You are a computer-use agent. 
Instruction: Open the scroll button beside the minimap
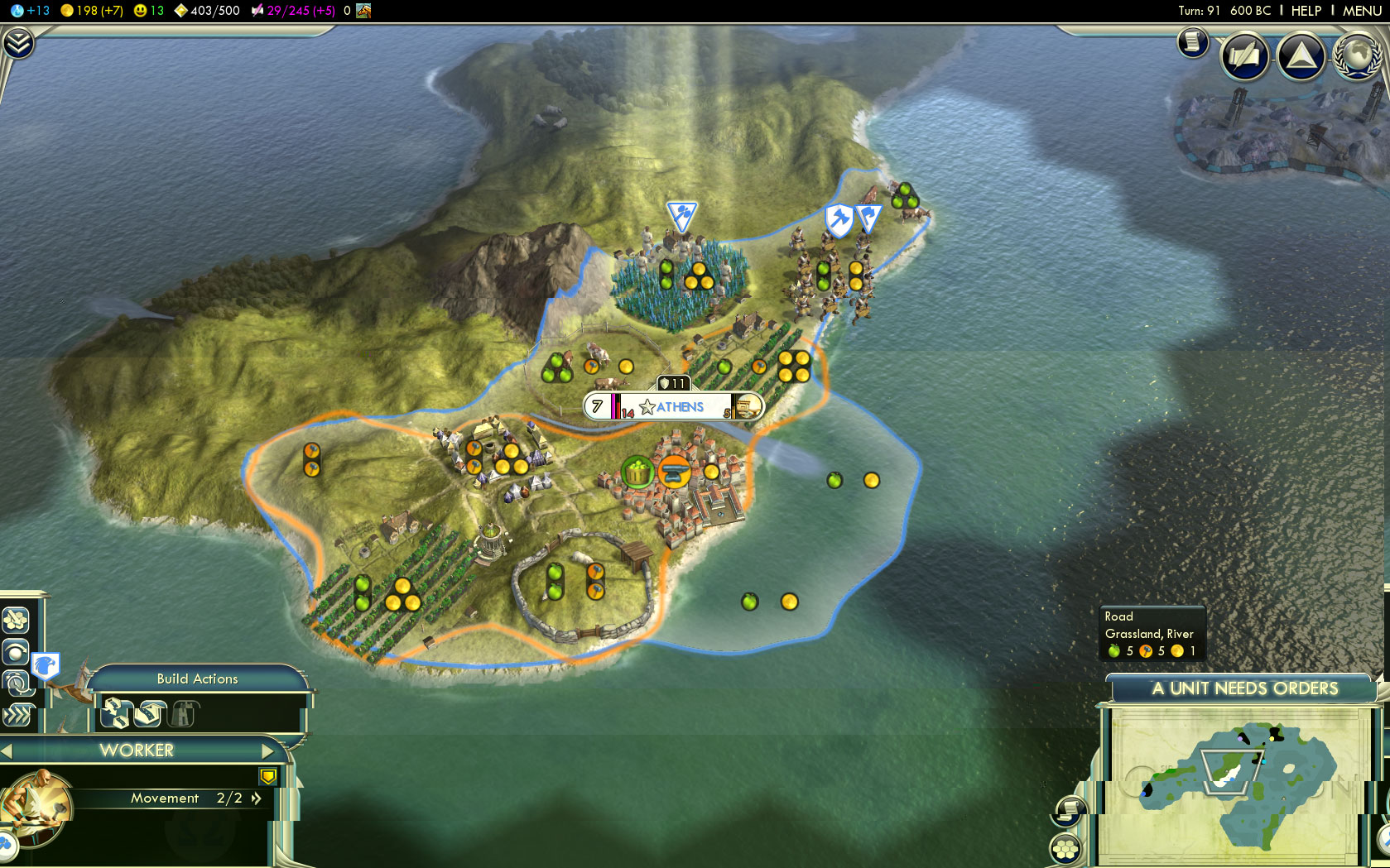tap(1070, 808)
